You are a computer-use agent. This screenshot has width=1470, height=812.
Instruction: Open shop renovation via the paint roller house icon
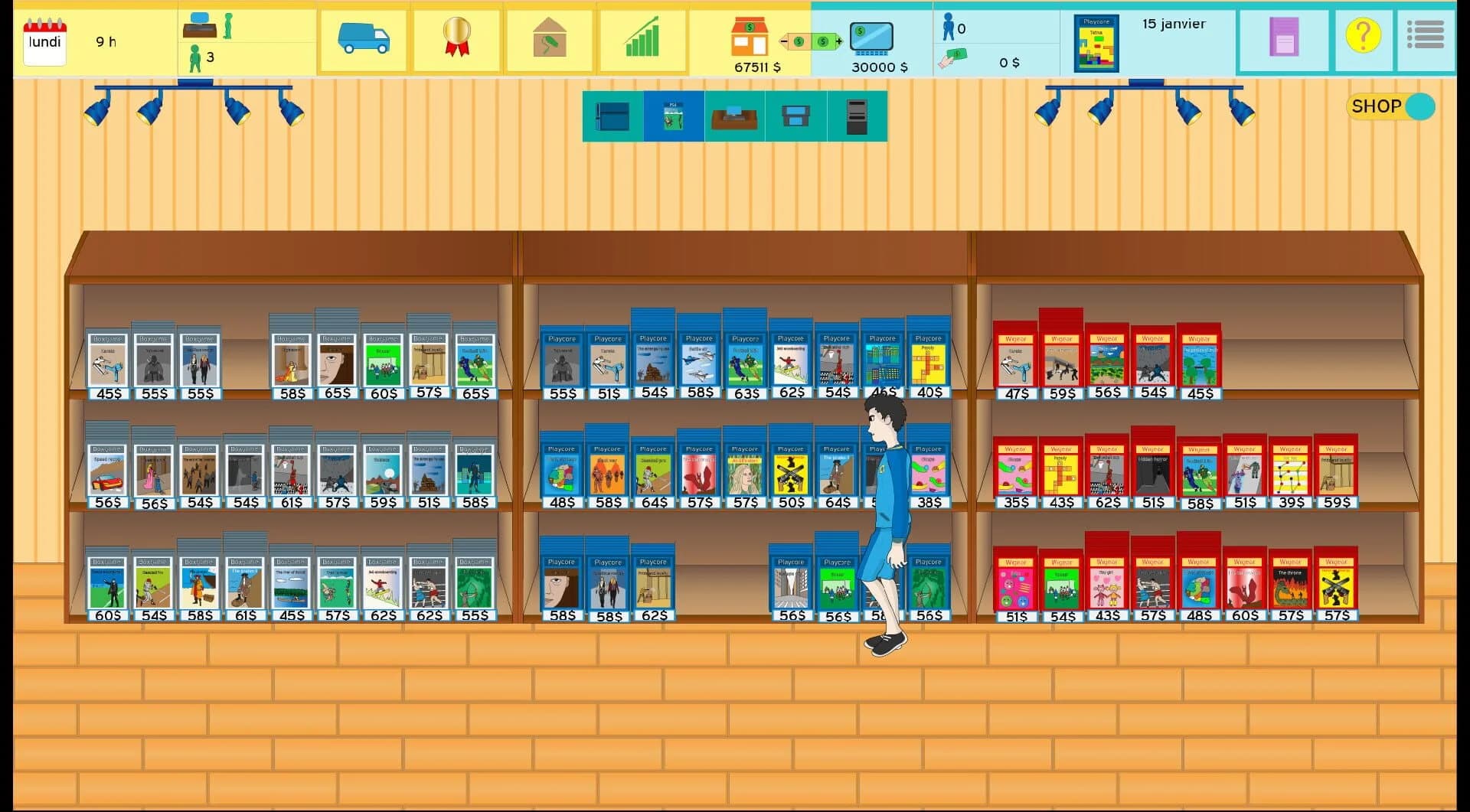[x=550, y=40]
